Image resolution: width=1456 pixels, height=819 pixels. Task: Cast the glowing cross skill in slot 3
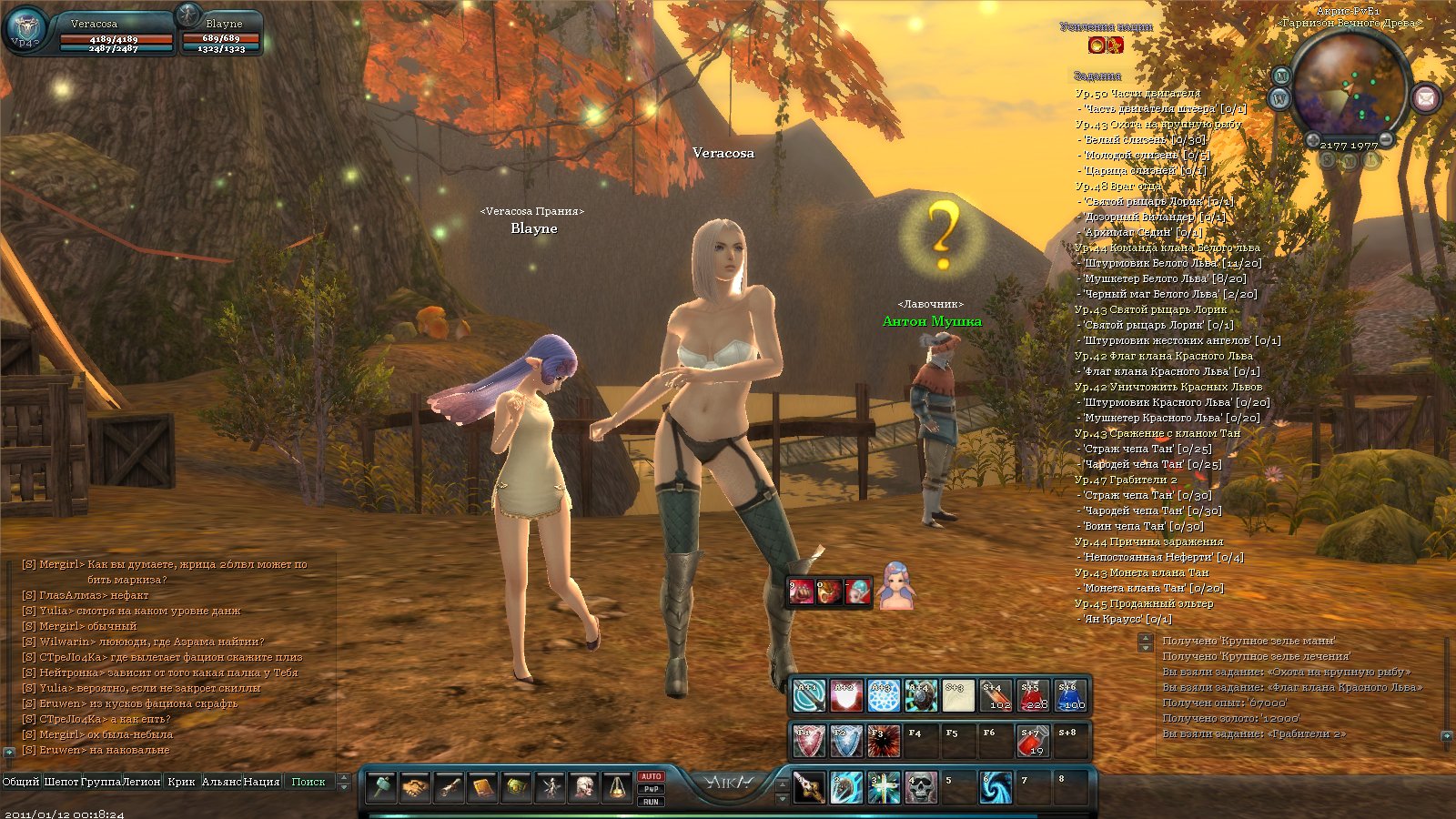(884, 788)
